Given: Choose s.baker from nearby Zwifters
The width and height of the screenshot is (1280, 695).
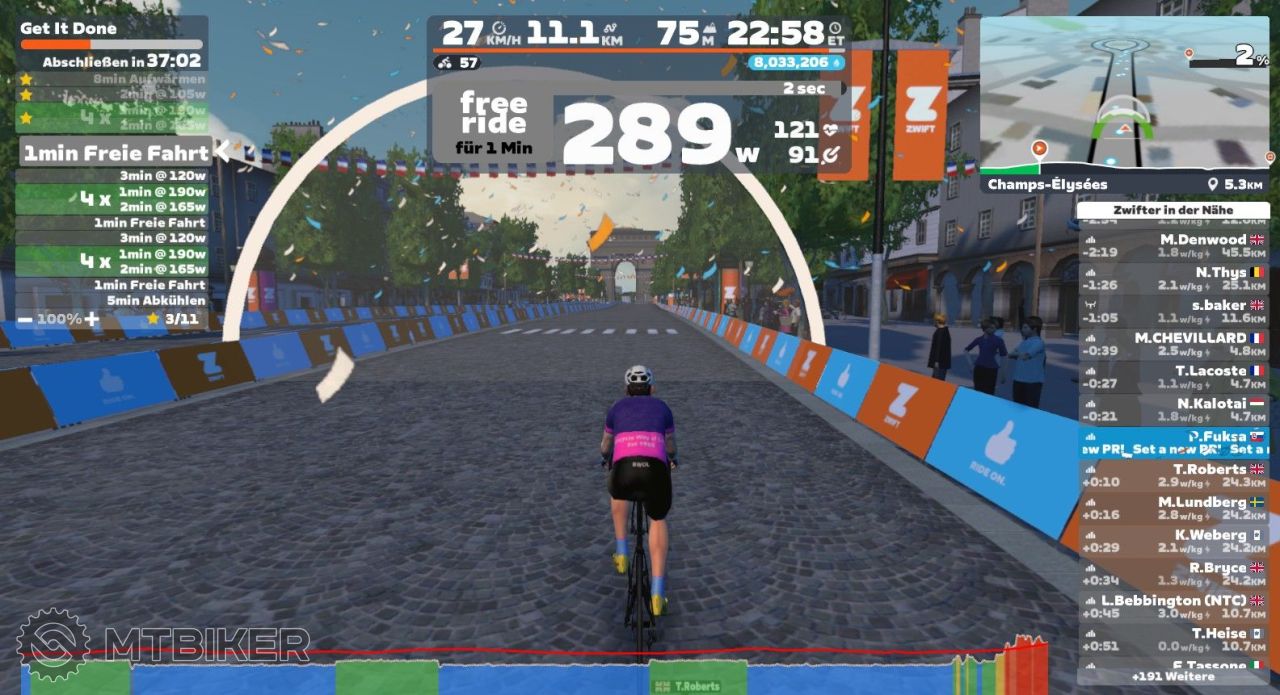Looking at the screenshot, I should click(1173, 311).
